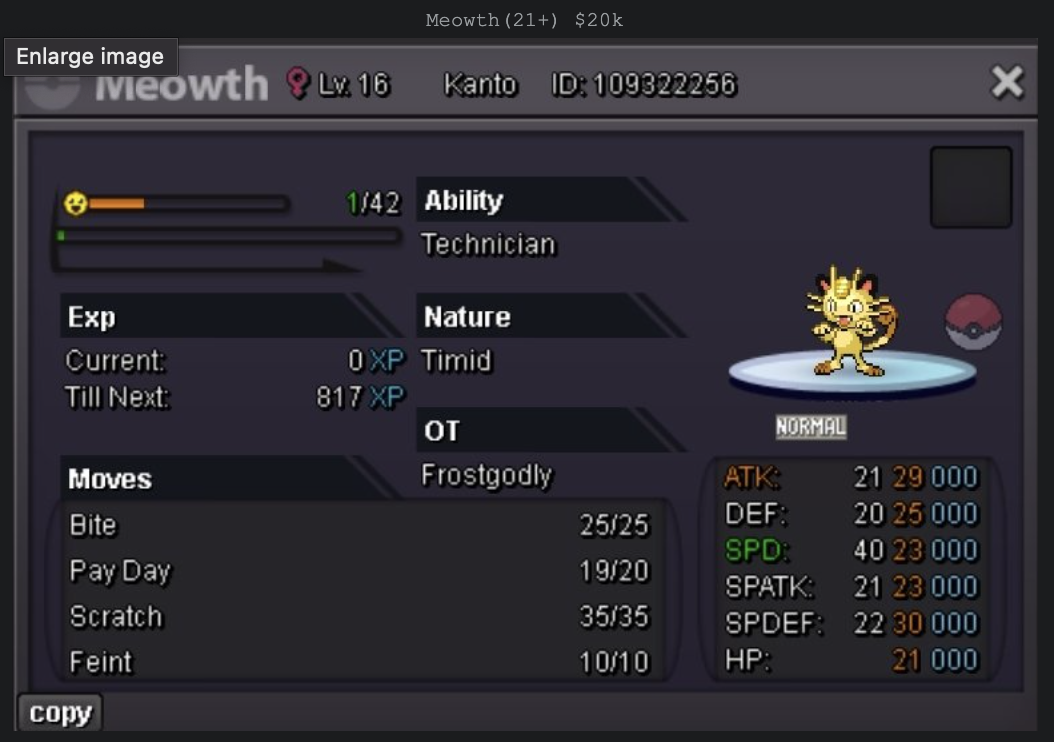Viewport: 1054px width, 742px height.
Task: Choose the Pay Day move
Action: pos(358,571)
